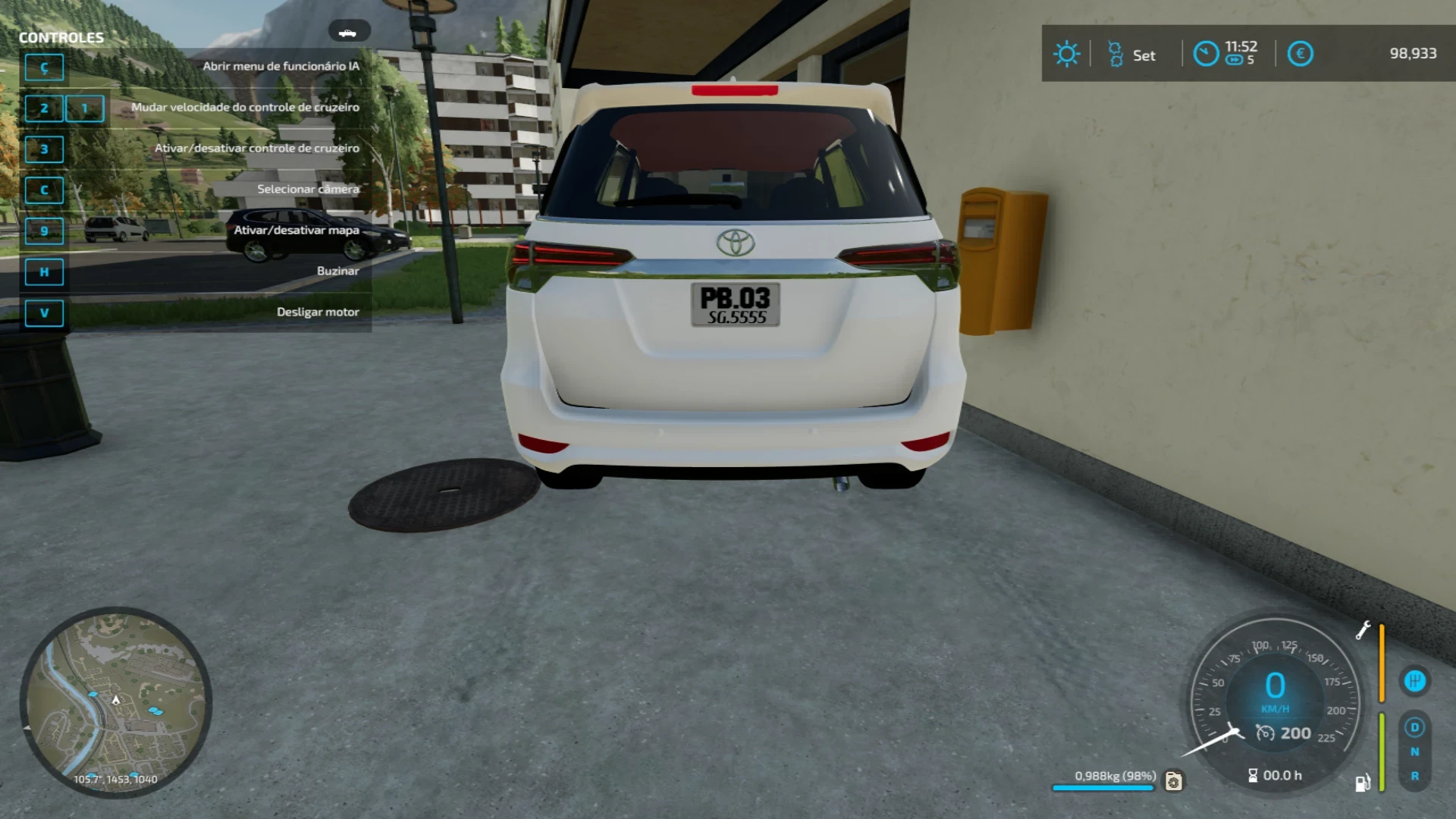Viewport: 1456px width, 819px height.
Task: Toggle Ativar/desativar controle de cruzeiro
Action: (x=258, y=148)
